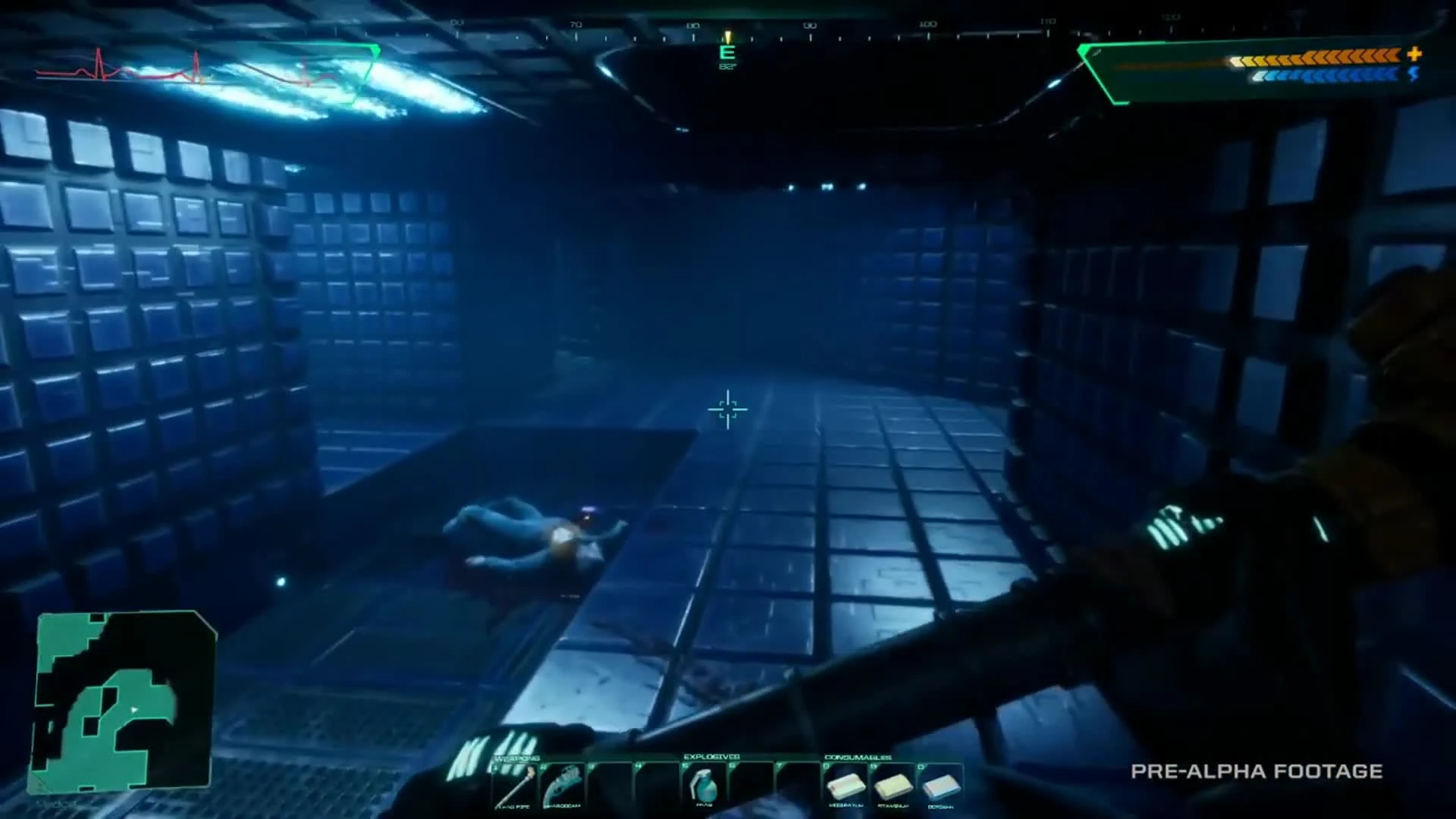
Task: Click the CONSUMABLES section header
Action: pos(859,758)
